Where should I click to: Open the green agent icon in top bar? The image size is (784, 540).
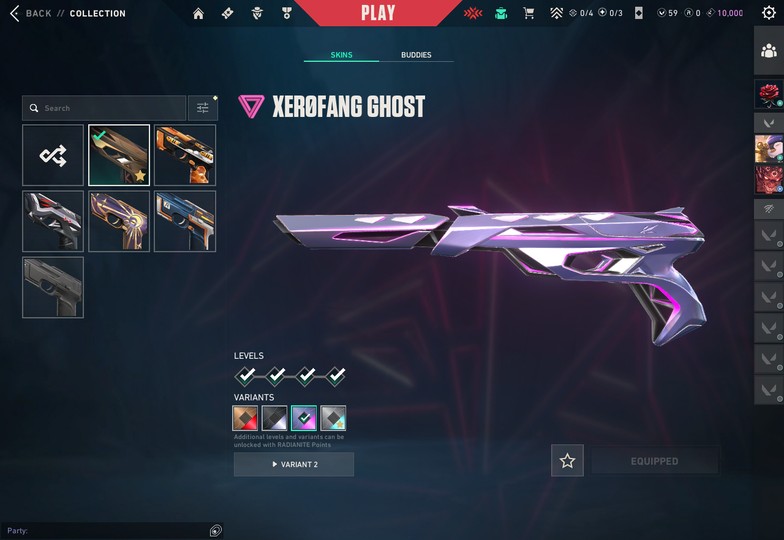(501, 13)
